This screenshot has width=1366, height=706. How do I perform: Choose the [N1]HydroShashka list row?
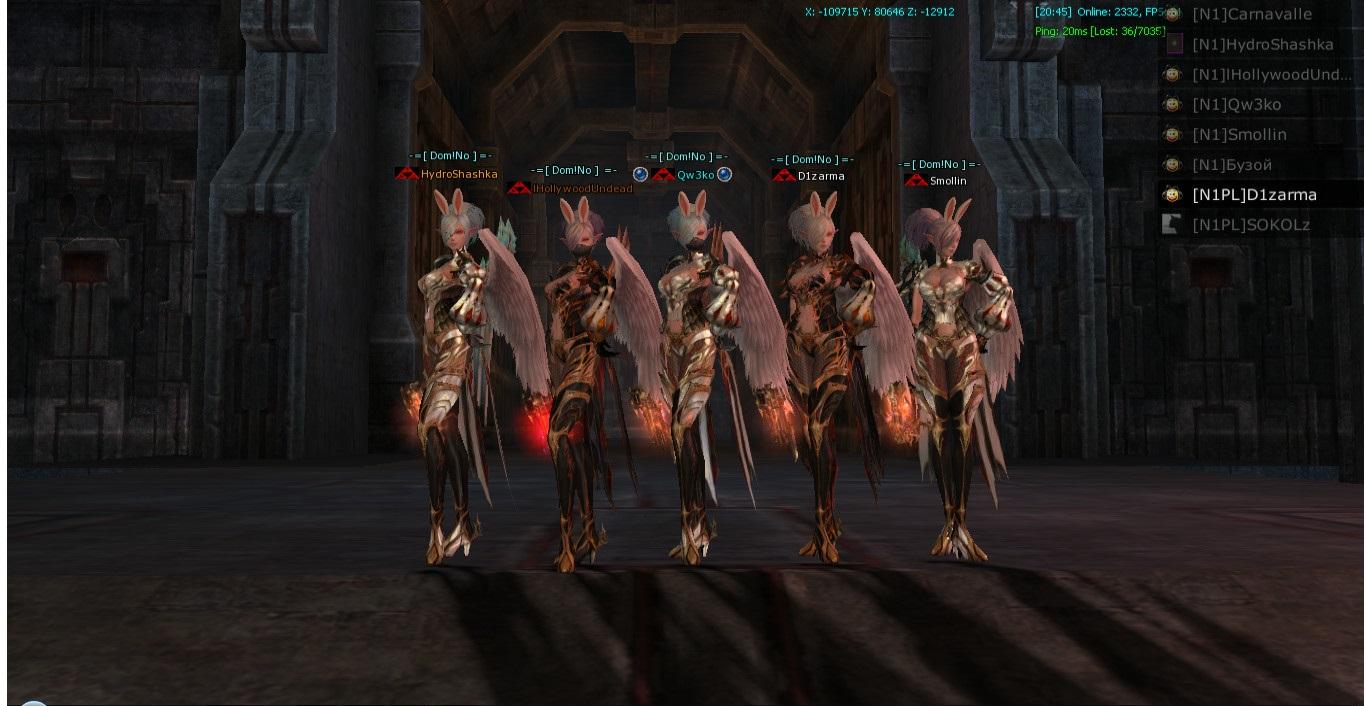pos(1262,45)
